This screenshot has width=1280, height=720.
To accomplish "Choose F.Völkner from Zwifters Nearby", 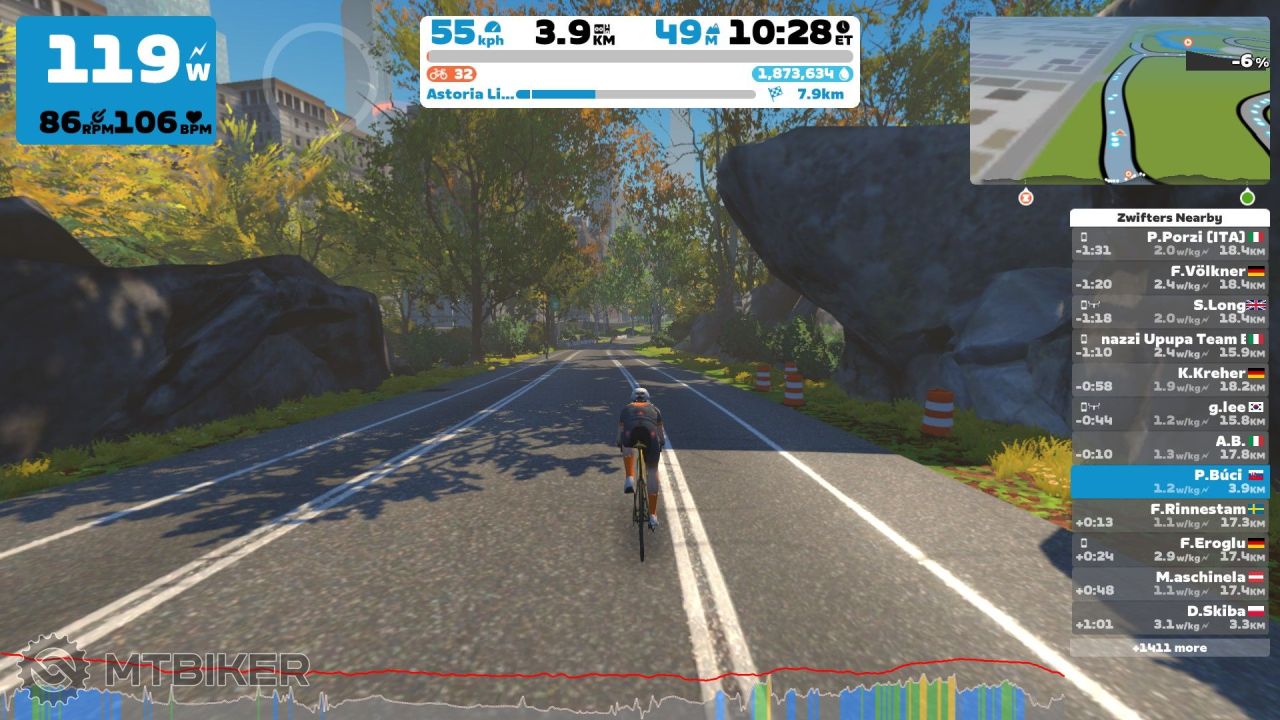I will click(1169, 278).
